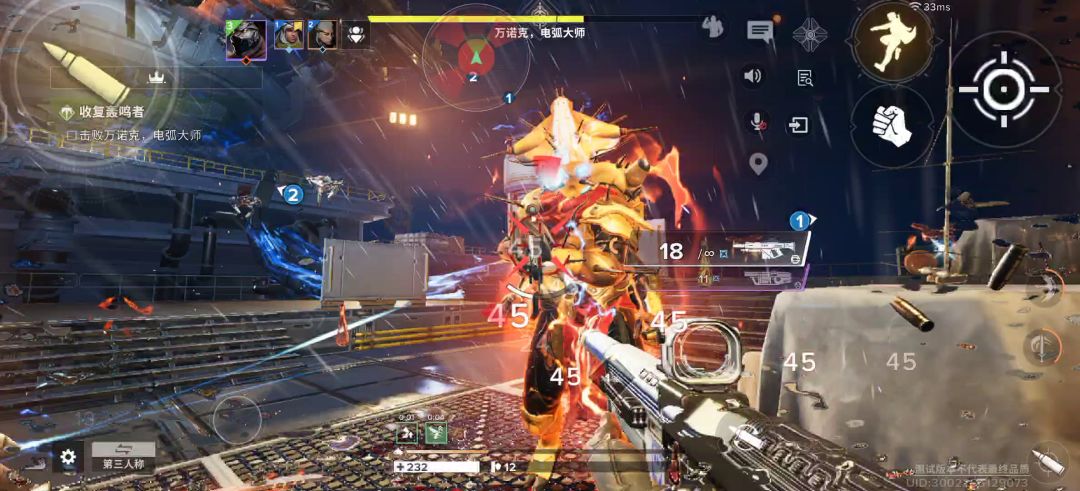Screen dimensions: 1080x491
Task: Open the document search icon
Action: (x=805, y=78)
